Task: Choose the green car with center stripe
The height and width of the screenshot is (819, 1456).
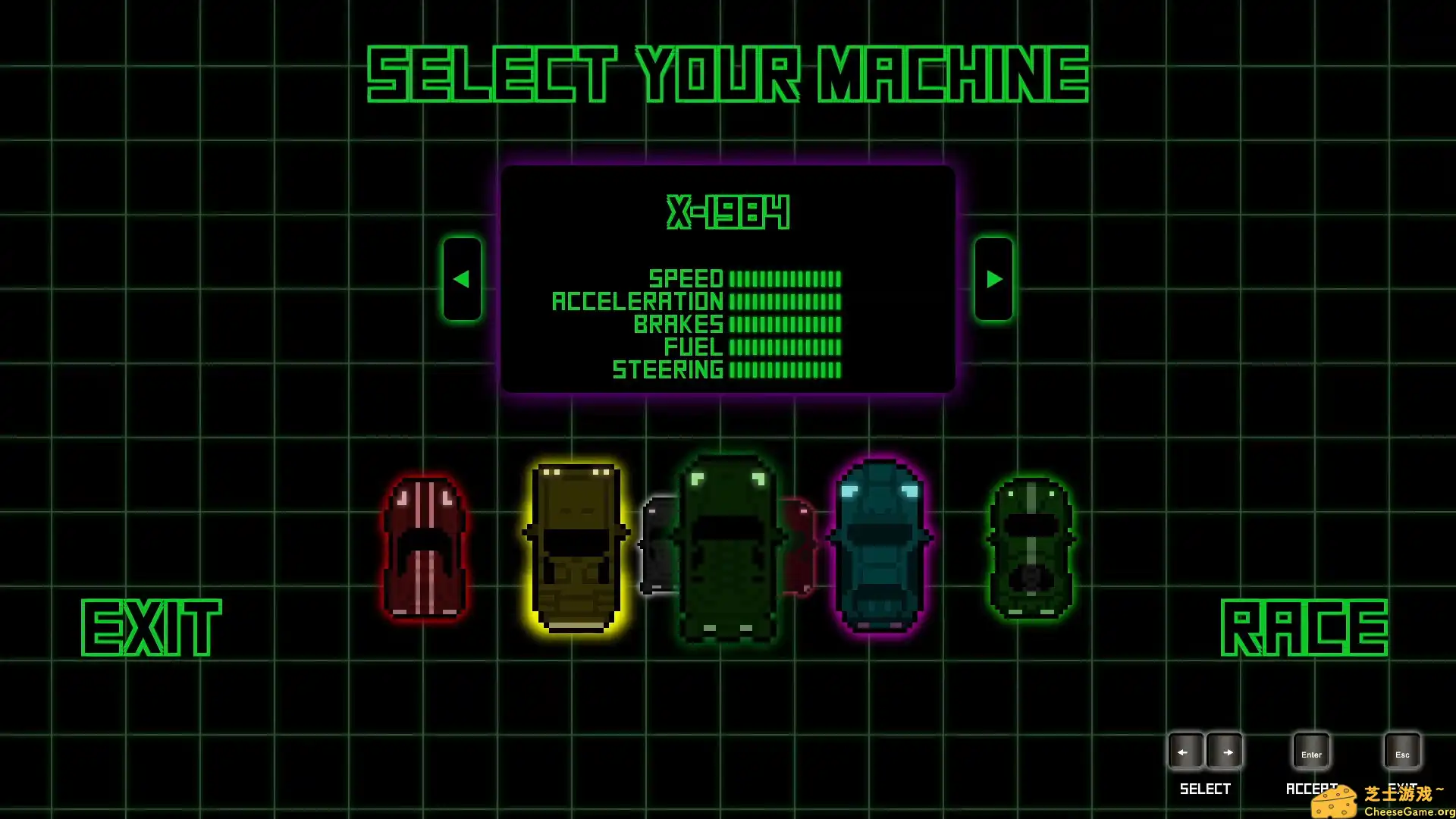Action: [1031, 548]
